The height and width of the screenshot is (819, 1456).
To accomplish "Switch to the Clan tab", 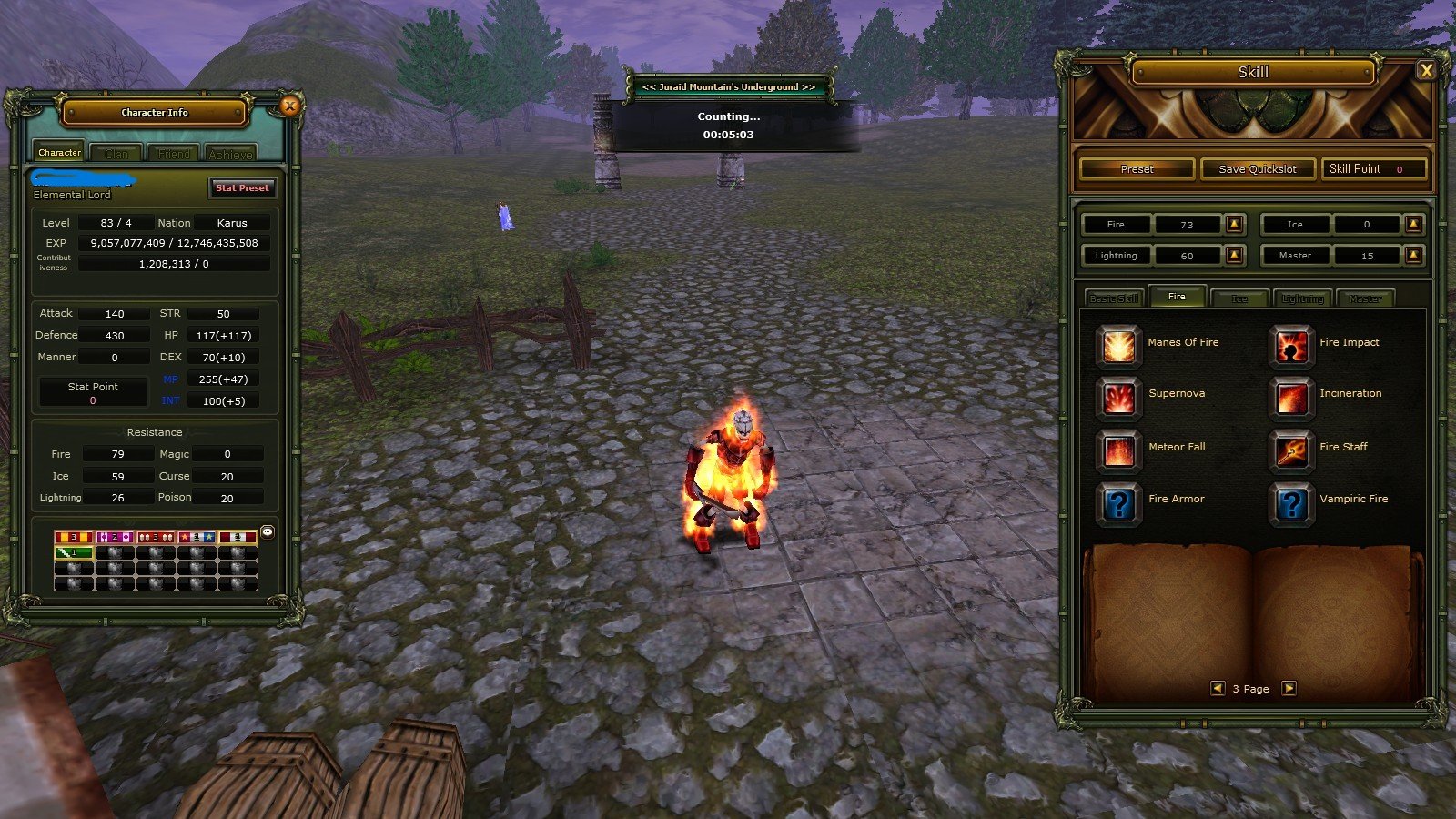I will [116, 153].
